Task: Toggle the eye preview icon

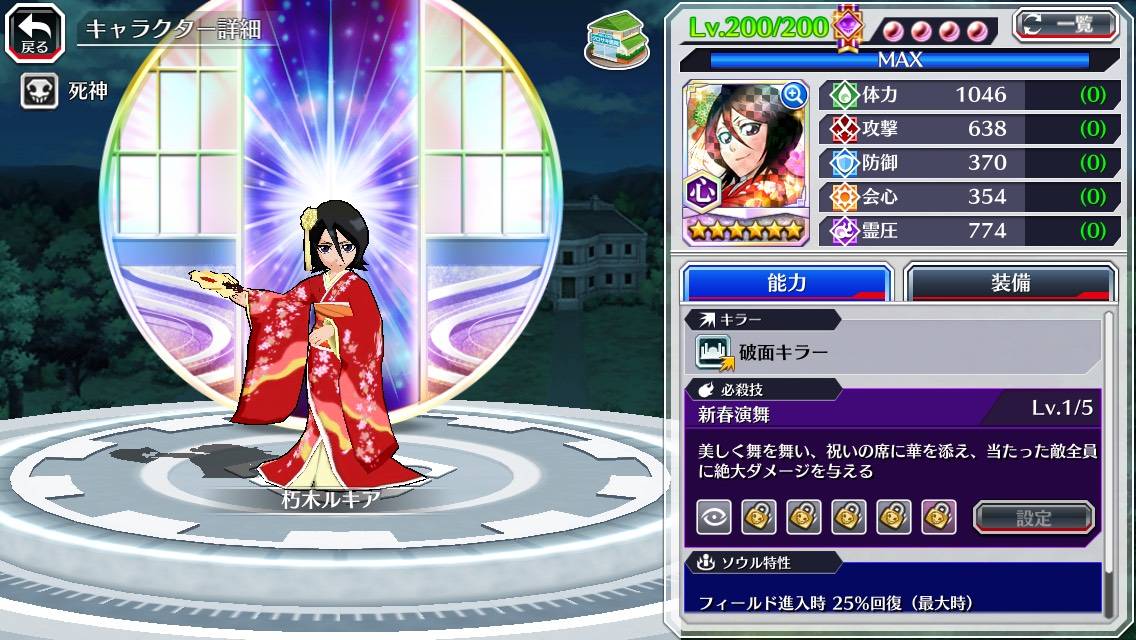Action: (713, 517)
